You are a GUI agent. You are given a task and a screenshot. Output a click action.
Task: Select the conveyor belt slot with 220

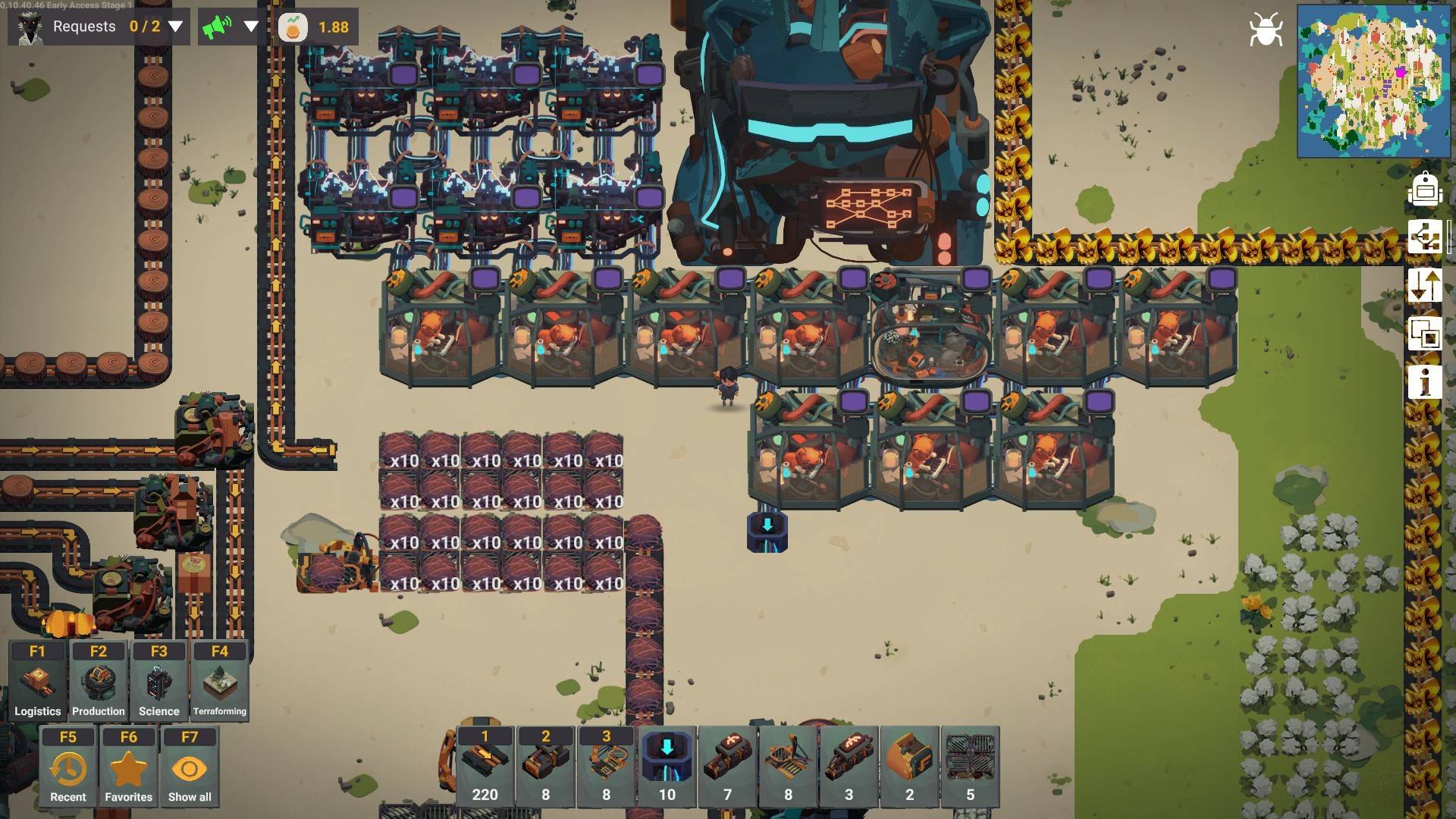[x=485, y=766]
